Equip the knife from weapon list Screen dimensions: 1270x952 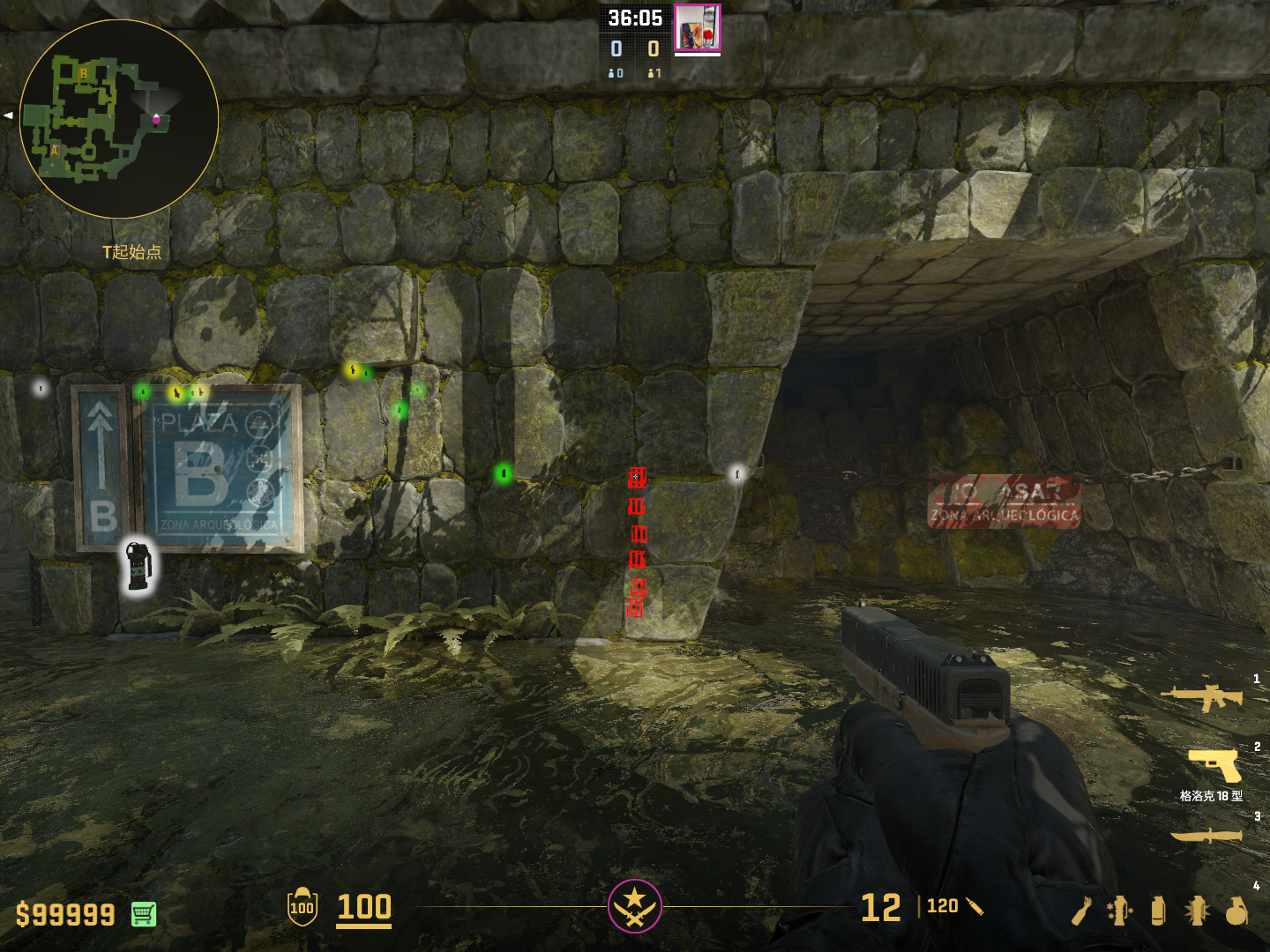pos(1206,835)
